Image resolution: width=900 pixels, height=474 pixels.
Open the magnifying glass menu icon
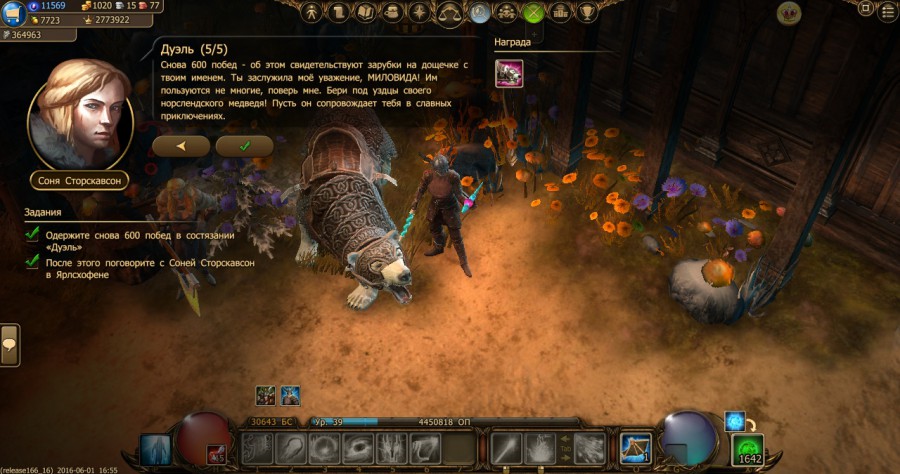tap(480, 13)
